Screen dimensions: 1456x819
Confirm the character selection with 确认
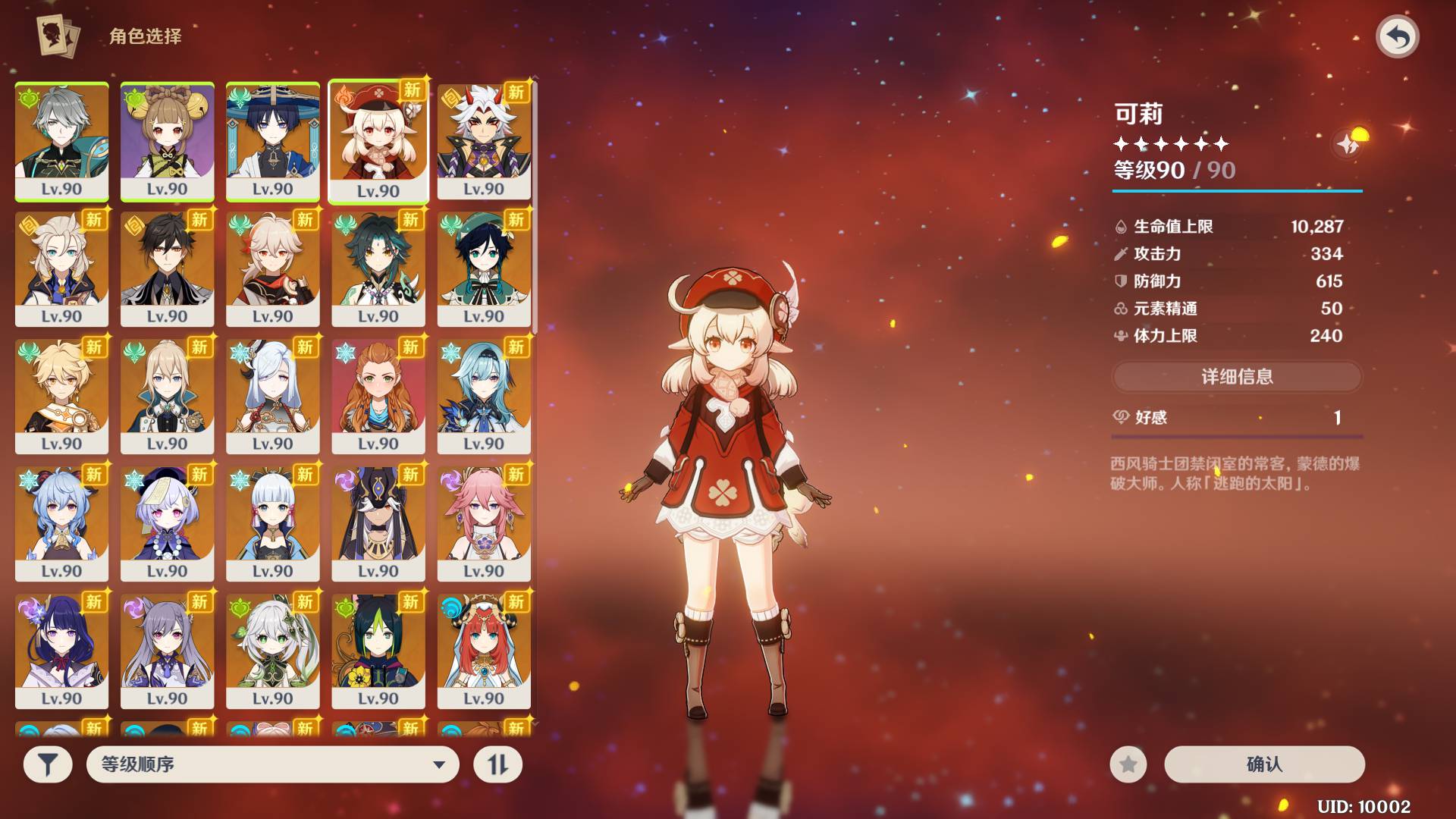coord(1264,764)
